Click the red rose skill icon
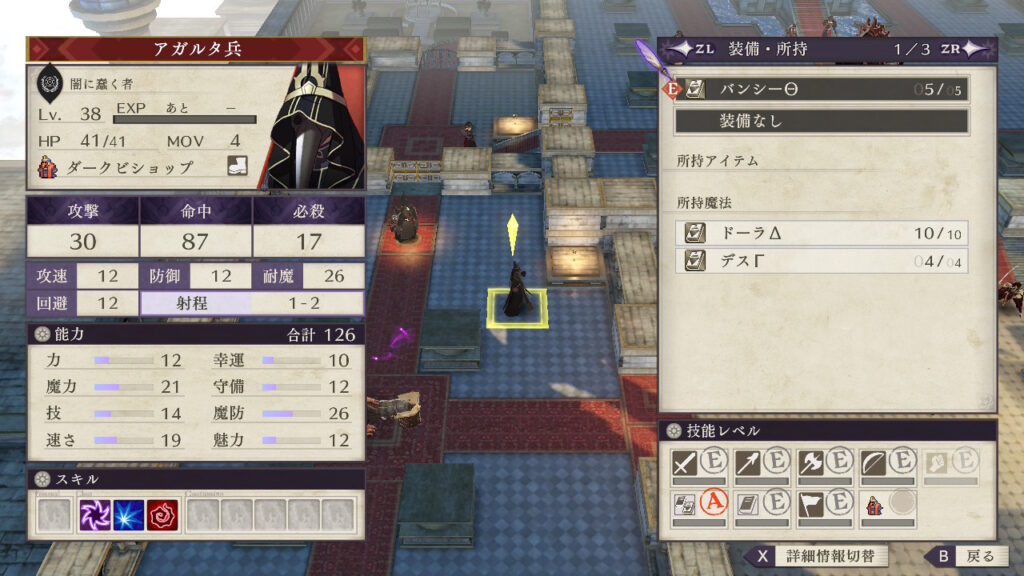 [162, 514]
